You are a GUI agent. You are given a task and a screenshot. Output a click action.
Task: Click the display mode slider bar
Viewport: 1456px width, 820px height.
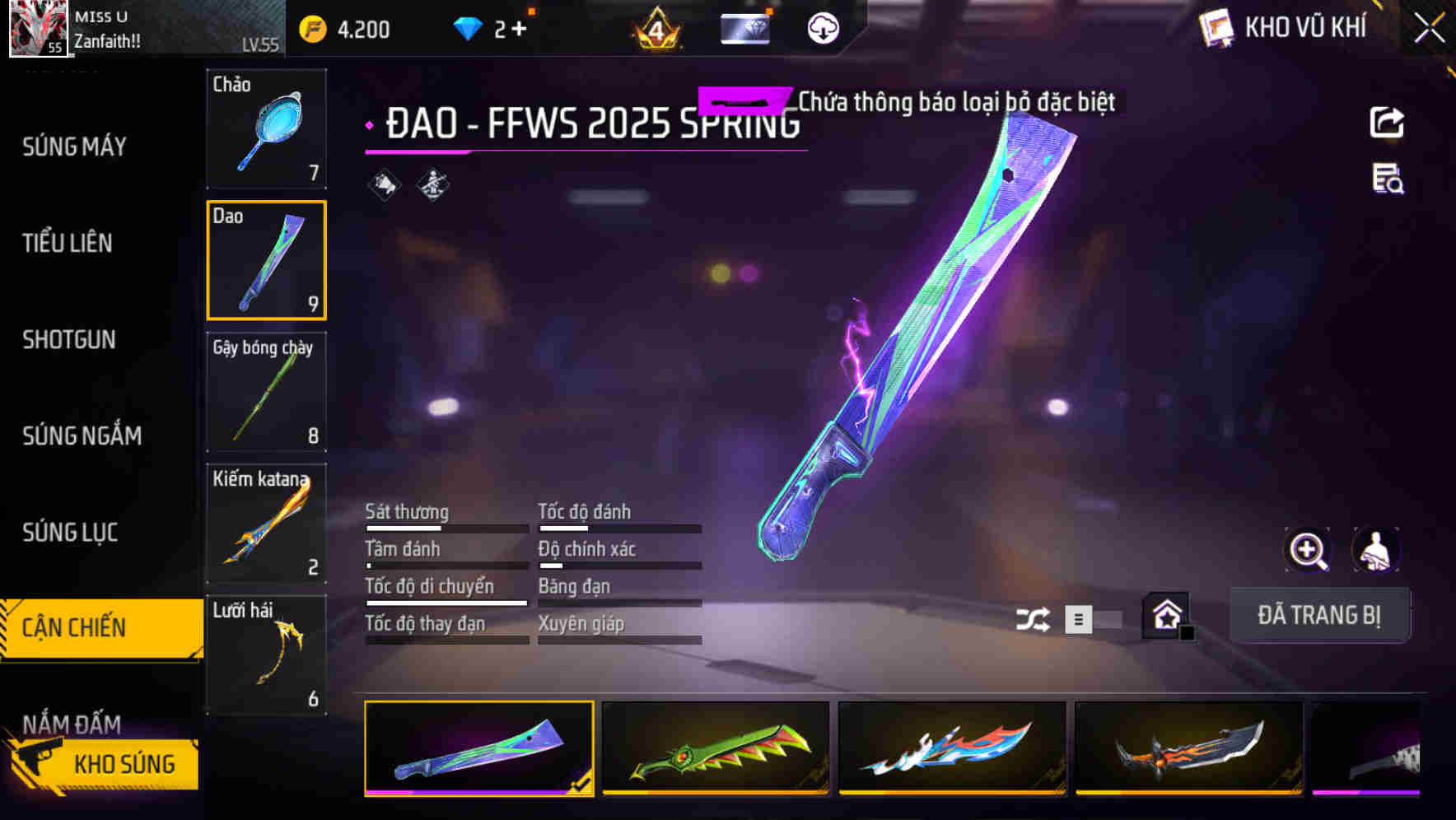pyautogui.click(x=1108, y=620)
